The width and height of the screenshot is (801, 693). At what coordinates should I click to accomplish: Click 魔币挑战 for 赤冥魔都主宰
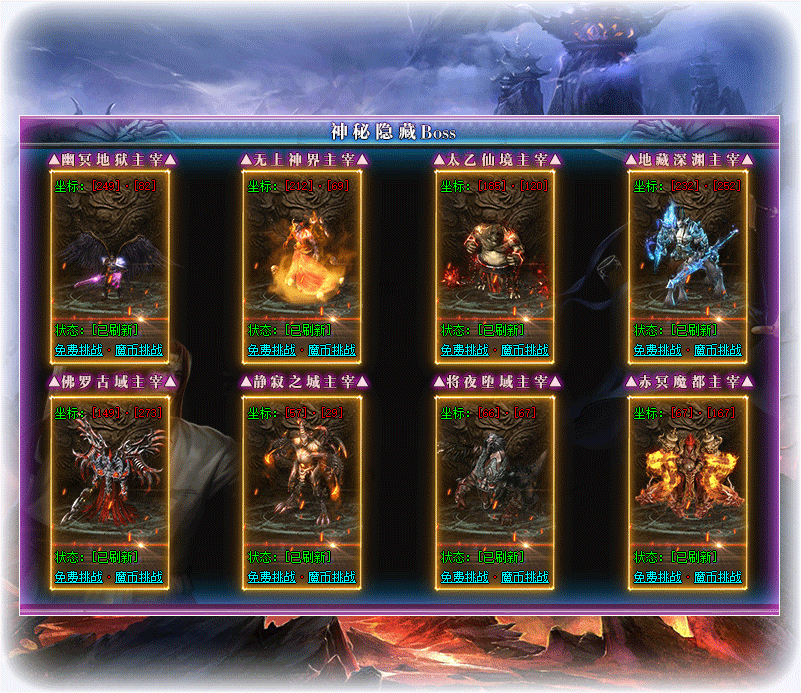tap(717, 577)
